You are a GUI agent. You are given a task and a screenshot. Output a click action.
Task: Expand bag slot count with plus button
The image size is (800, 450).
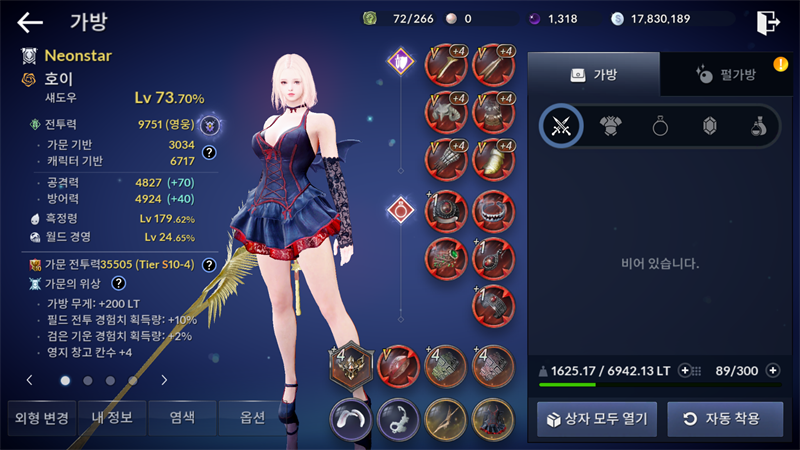point(772,370)
